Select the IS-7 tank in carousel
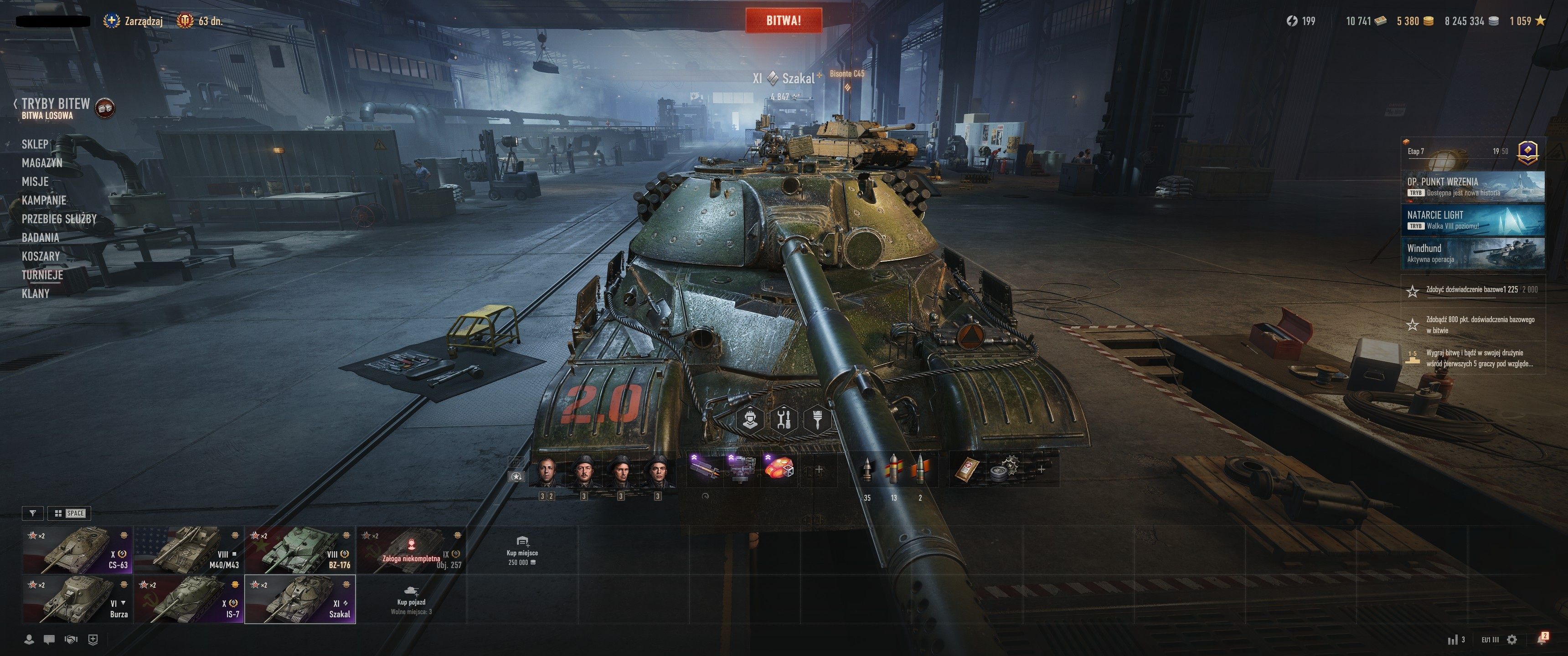 click(189, 600)
